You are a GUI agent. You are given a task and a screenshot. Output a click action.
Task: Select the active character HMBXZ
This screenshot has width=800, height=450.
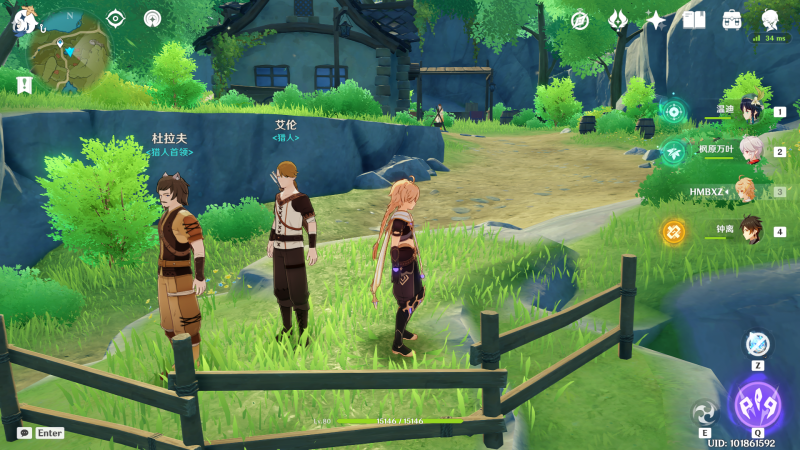click(746, 191)
